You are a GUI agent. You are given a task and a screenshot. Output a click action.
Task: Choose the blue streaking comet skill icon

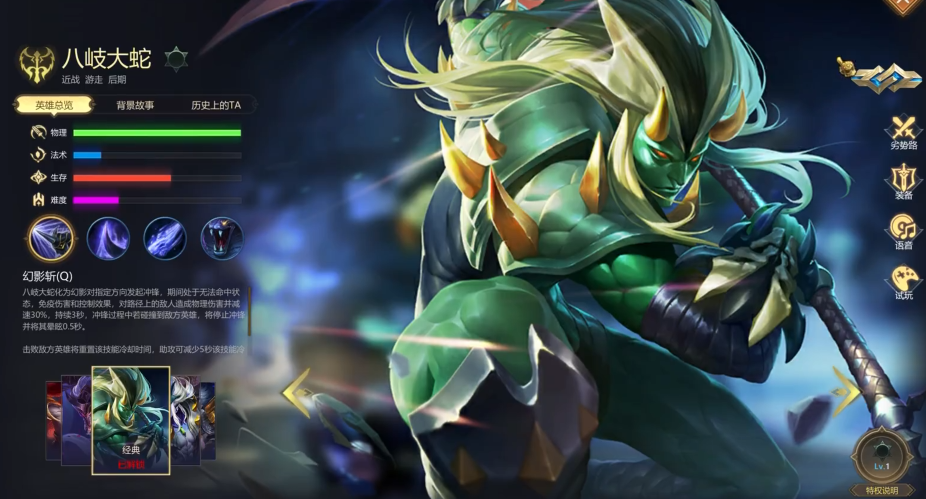point(165,239)
